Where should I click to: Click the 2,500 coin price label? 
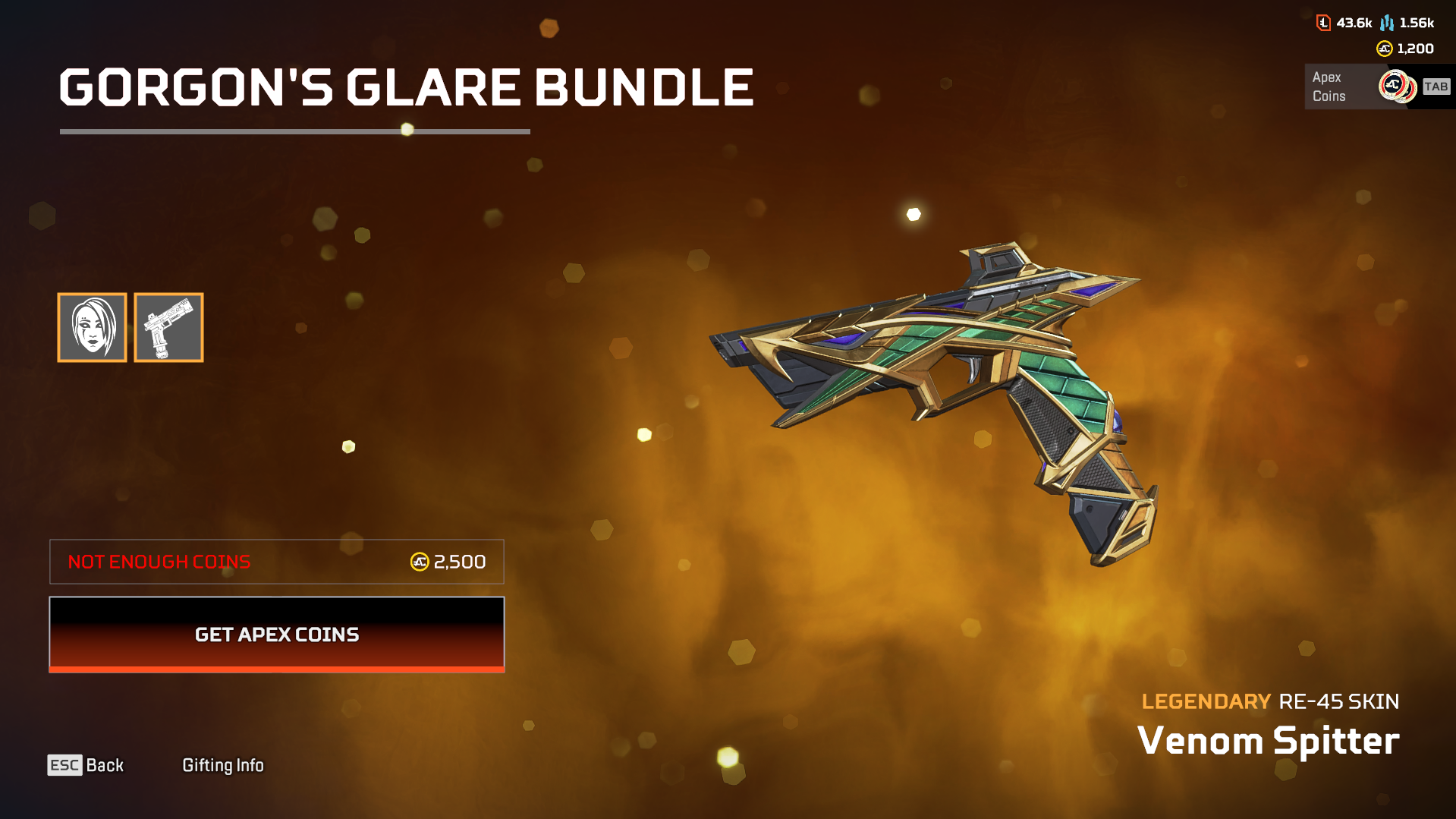[x=458, y=562]
